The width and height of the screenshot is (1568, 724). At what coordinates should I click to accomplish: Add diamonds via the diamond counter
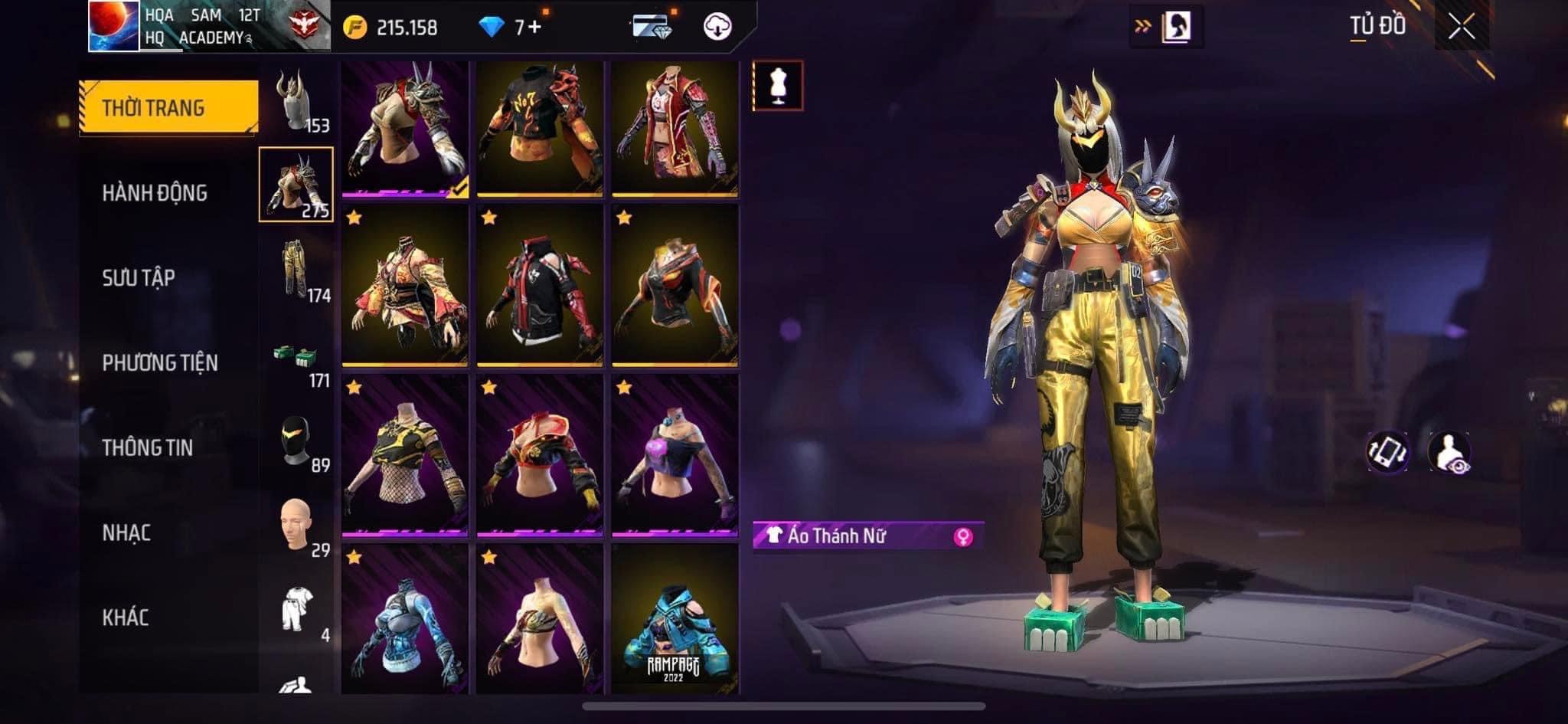pyautogui.click(x=510, y=28)
